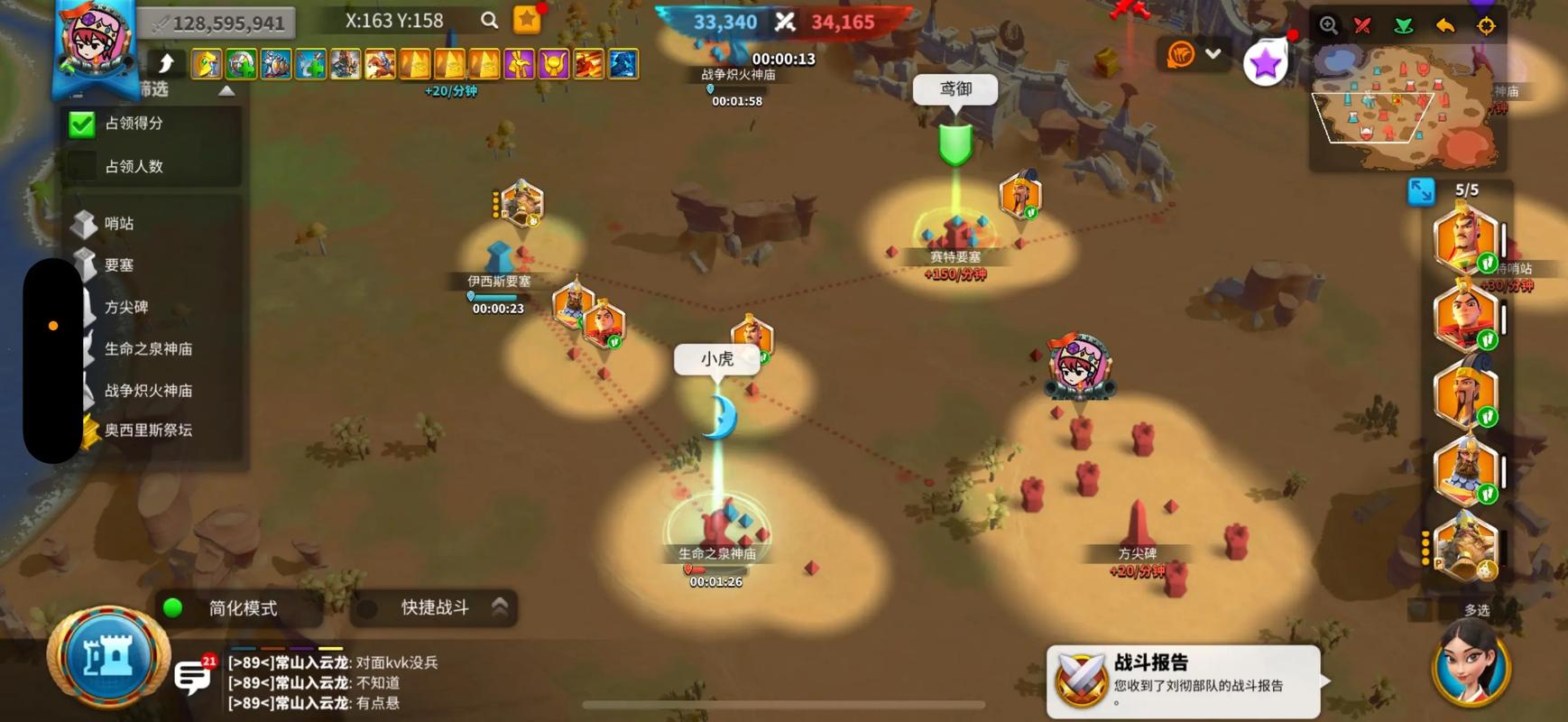
Task: Choose 方尖碑 filter entry
Action: point(125,307)
